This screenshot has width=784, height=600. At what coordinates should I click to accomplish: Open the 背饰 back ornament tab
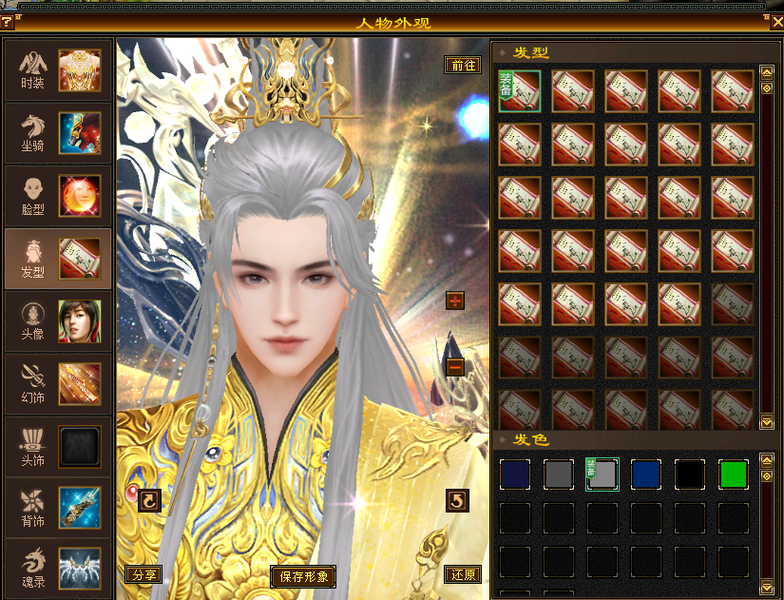point(58,508)
